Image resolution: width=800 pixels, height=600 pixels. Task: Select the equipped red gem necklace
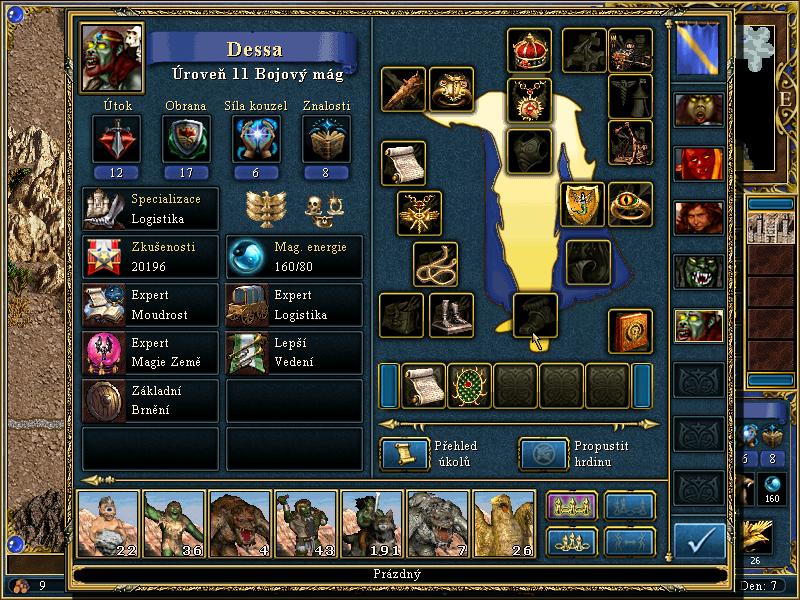tap(529, 99)
